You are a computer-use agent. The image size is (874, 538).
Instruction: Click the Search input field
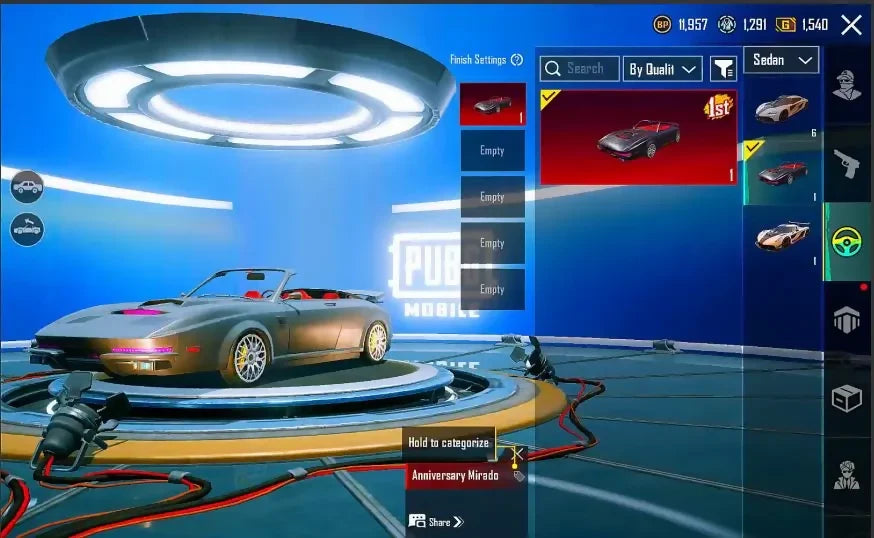click(579, 68)
